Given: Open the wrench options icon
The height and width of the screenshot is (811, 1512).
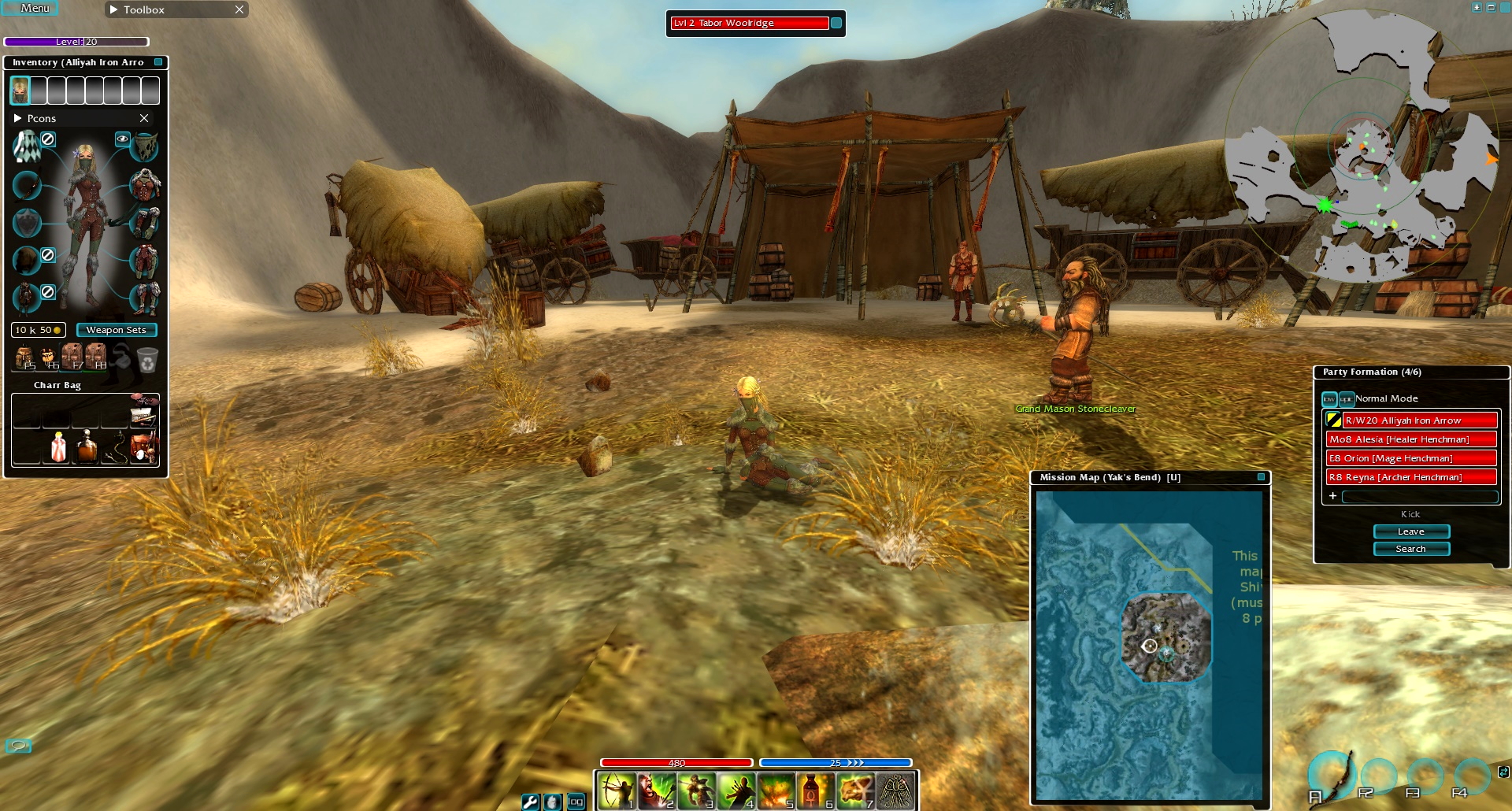Looking at the screenshot, I should pos(531,802).
